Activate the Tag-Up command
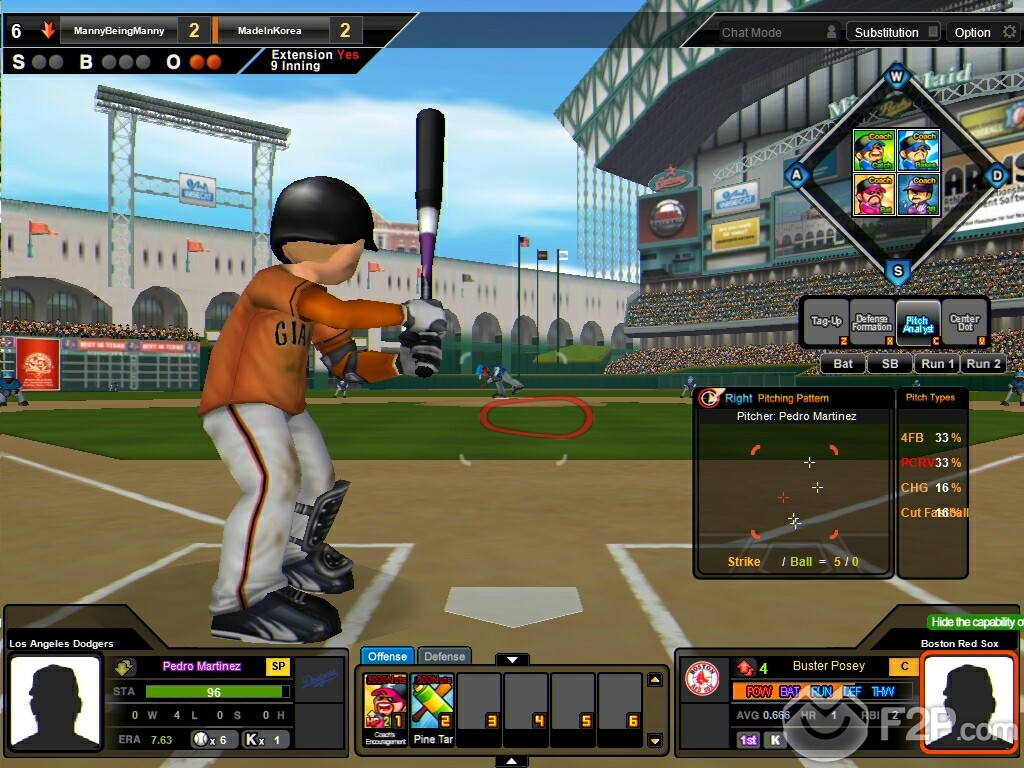 pyautogui.click(x=826, y=323)
